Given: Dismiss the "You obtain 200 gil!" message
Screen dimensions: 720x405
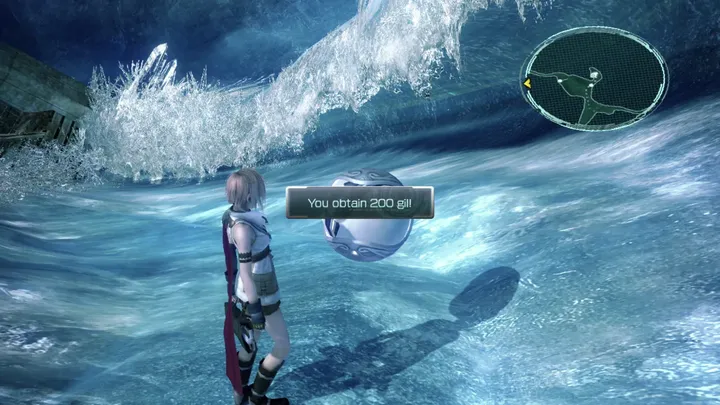Looking at the screenshot, I should (x=360, y=202).
